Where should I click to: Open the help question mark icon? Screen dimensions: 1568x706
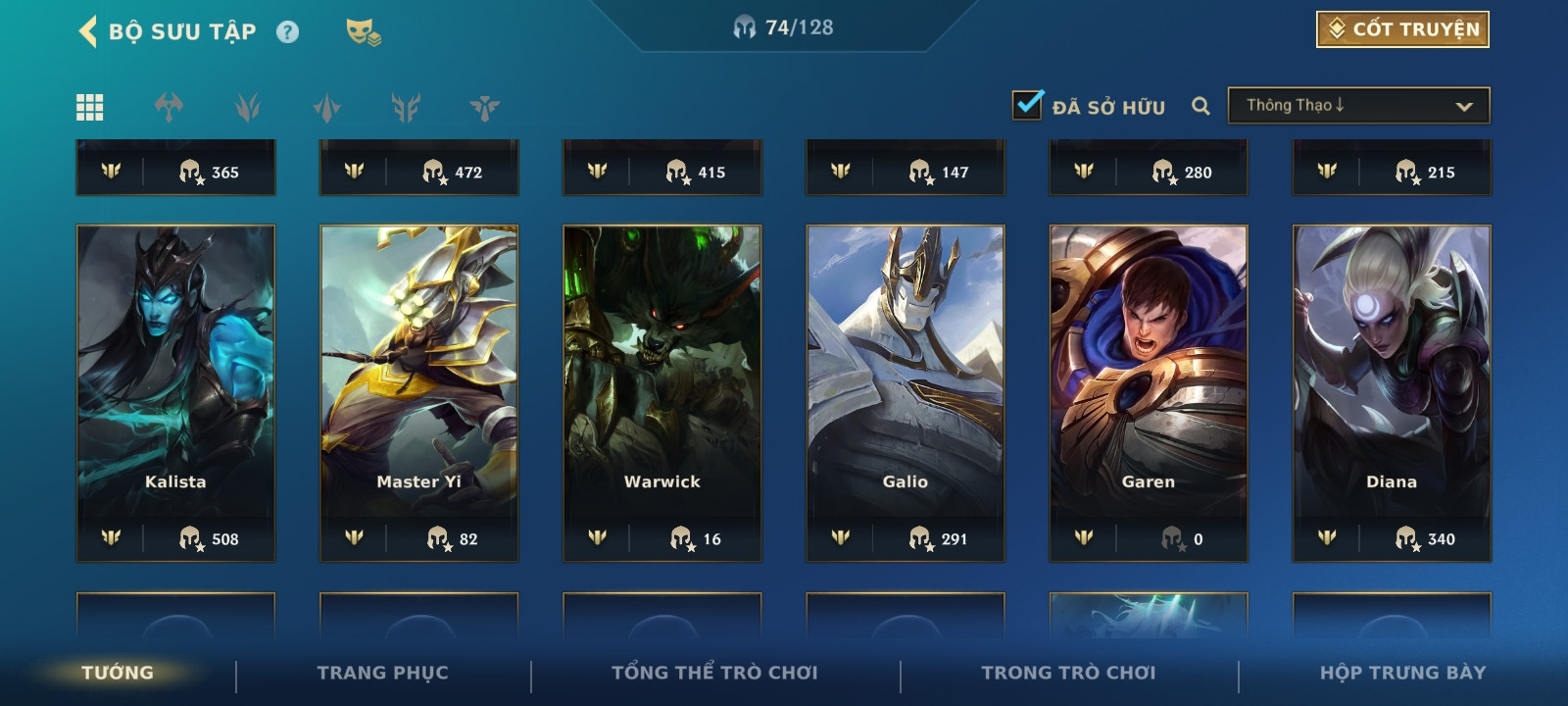click(287, 32)
